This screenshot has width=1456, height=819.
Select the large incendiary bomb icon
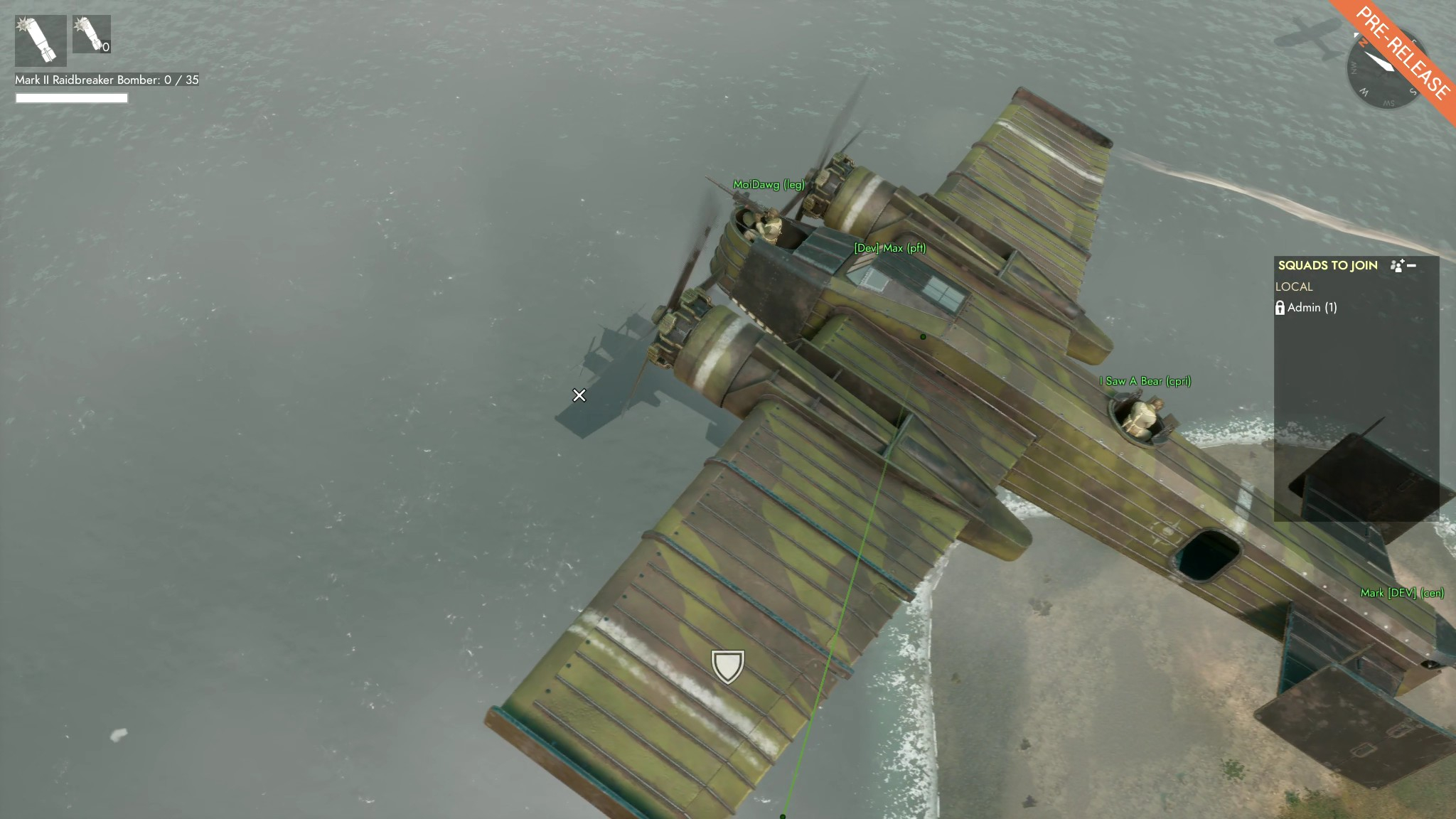39,39
